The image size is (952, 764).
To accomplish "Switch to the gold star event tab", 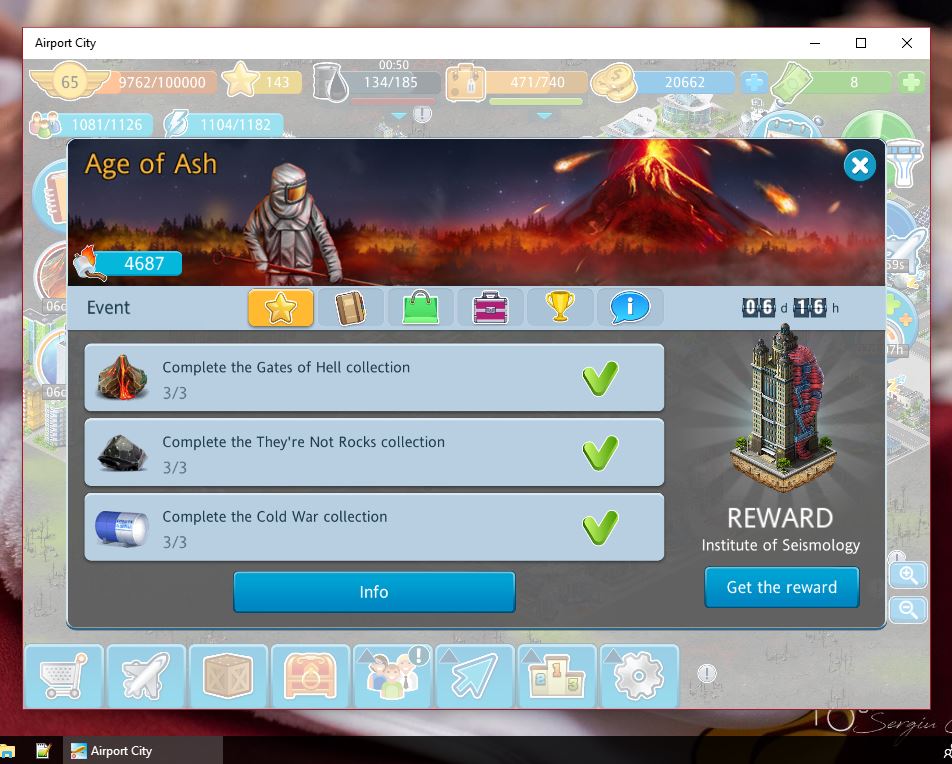I will point(280,308).
